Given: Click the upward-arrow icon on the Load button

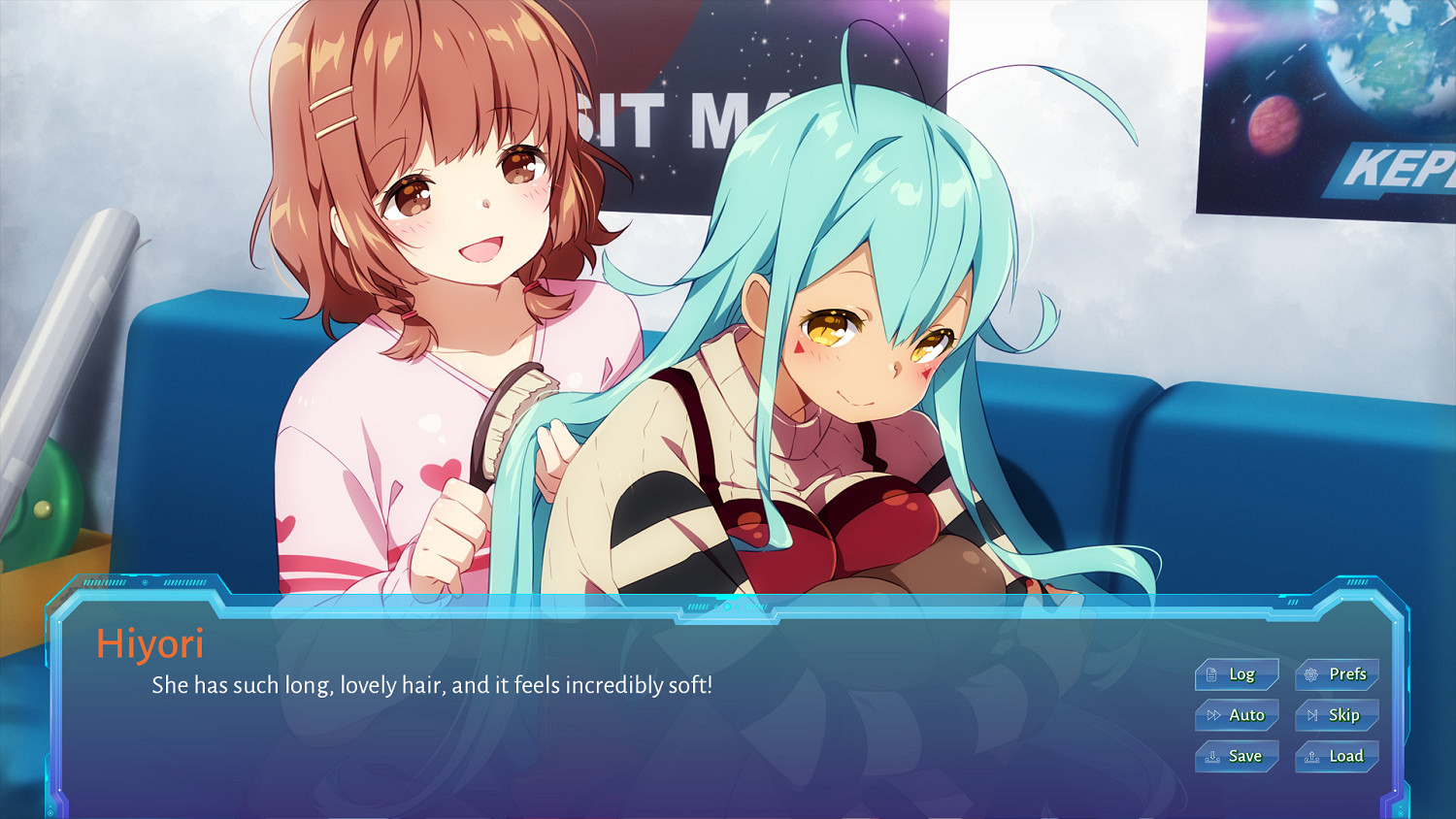Looking at the screenshot, I should point(1313,757).
